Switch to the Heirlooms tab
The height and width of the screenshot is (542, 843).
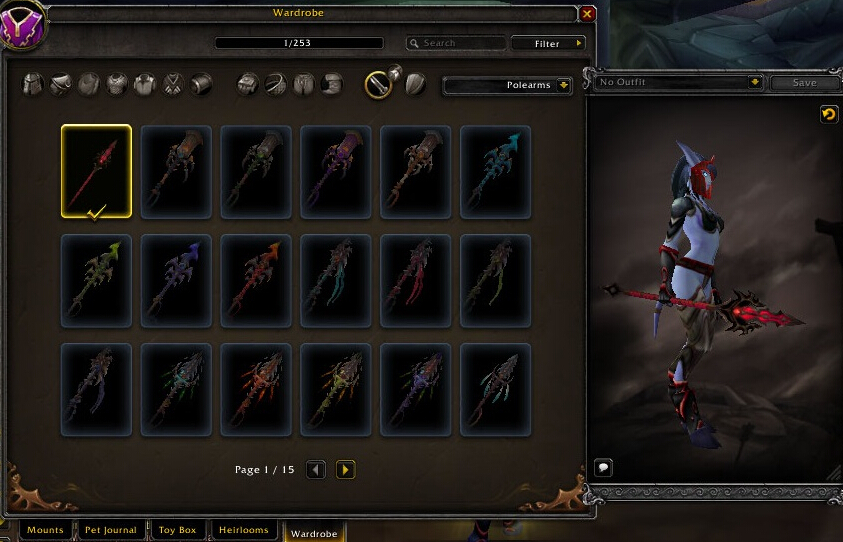(243, 530)
